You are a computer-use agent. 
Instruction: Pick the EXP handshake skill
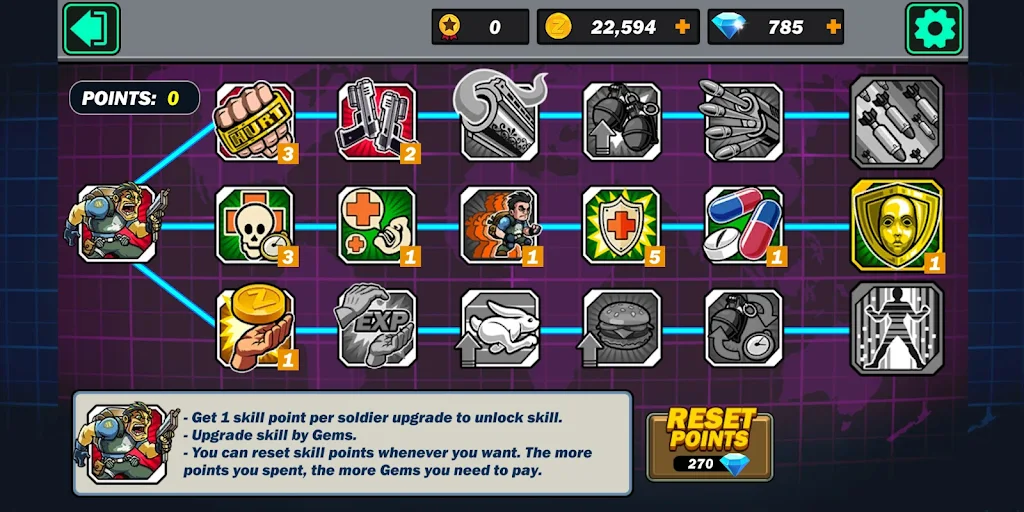coord(376,328)
